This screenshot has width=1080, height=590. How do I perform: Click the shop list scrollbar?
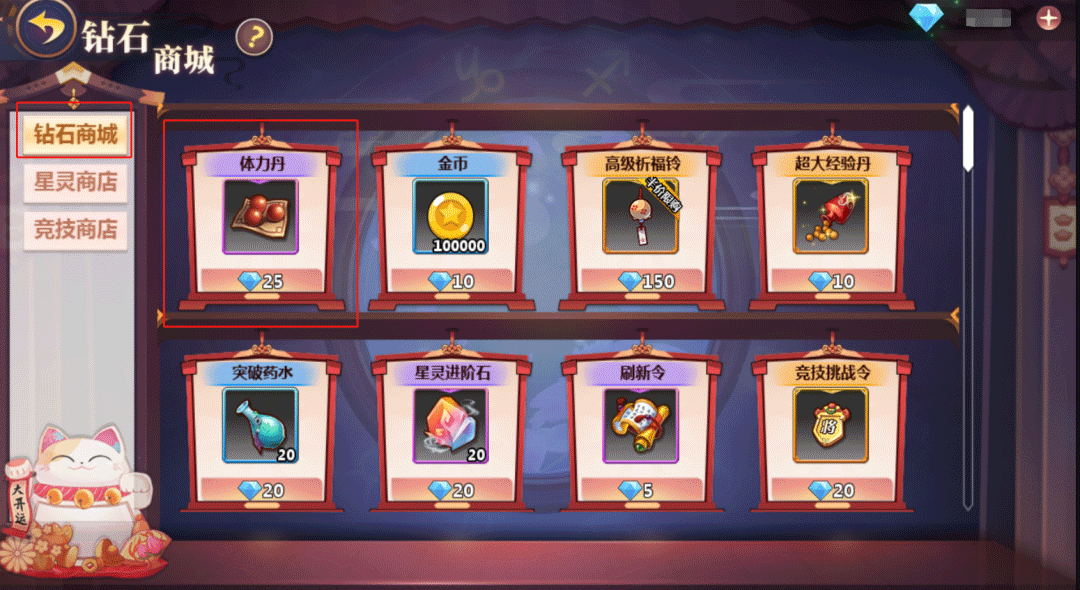click(x=967, y=140)
